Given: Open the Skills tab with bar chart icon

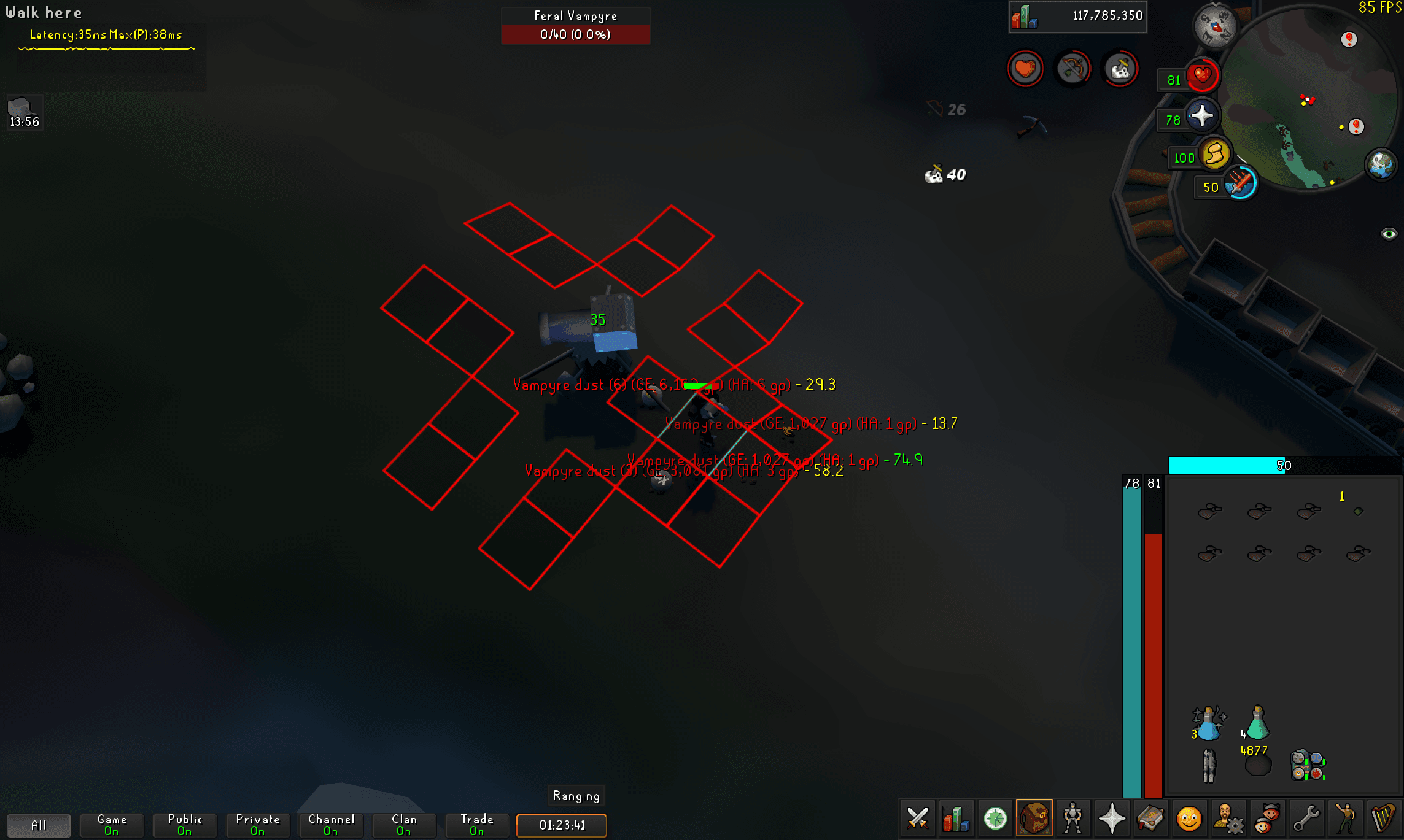Looking at the screenshot, I should click(x=956, y=819).
